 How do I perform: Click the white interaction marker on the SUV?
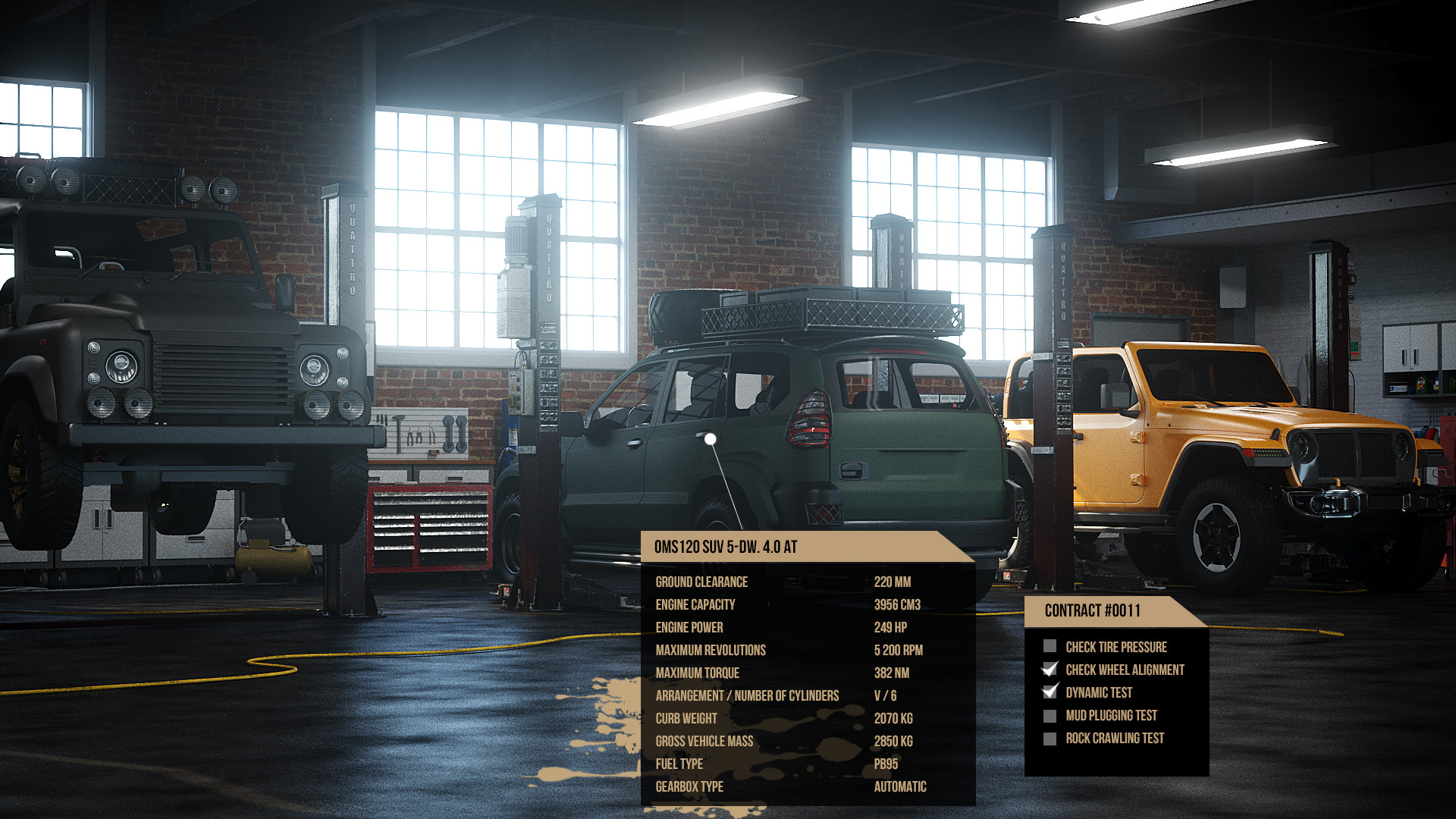(710, 437)
